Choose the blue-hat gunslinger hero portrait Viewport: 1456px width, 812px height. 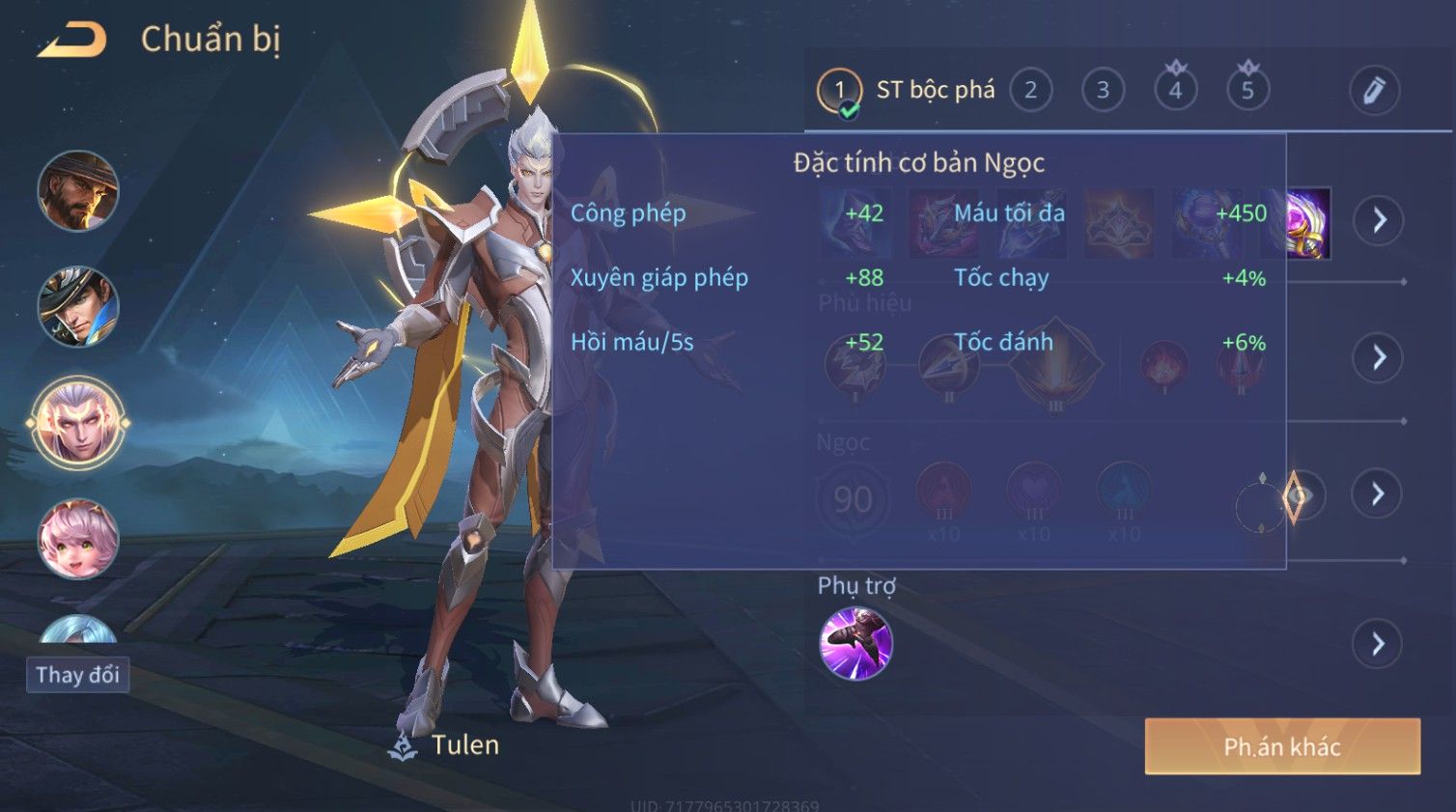click(x=78, y=307)
